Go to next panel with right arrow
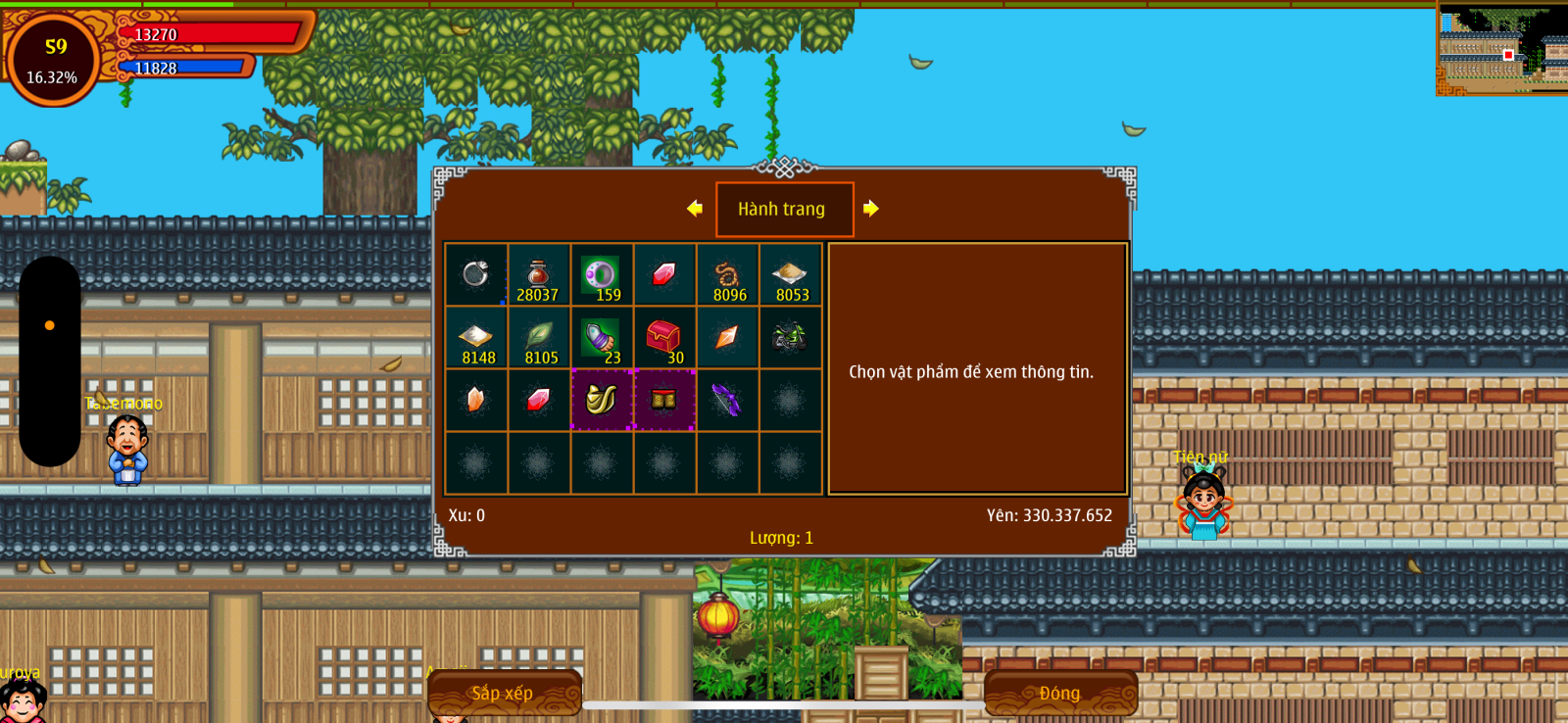 870,209
